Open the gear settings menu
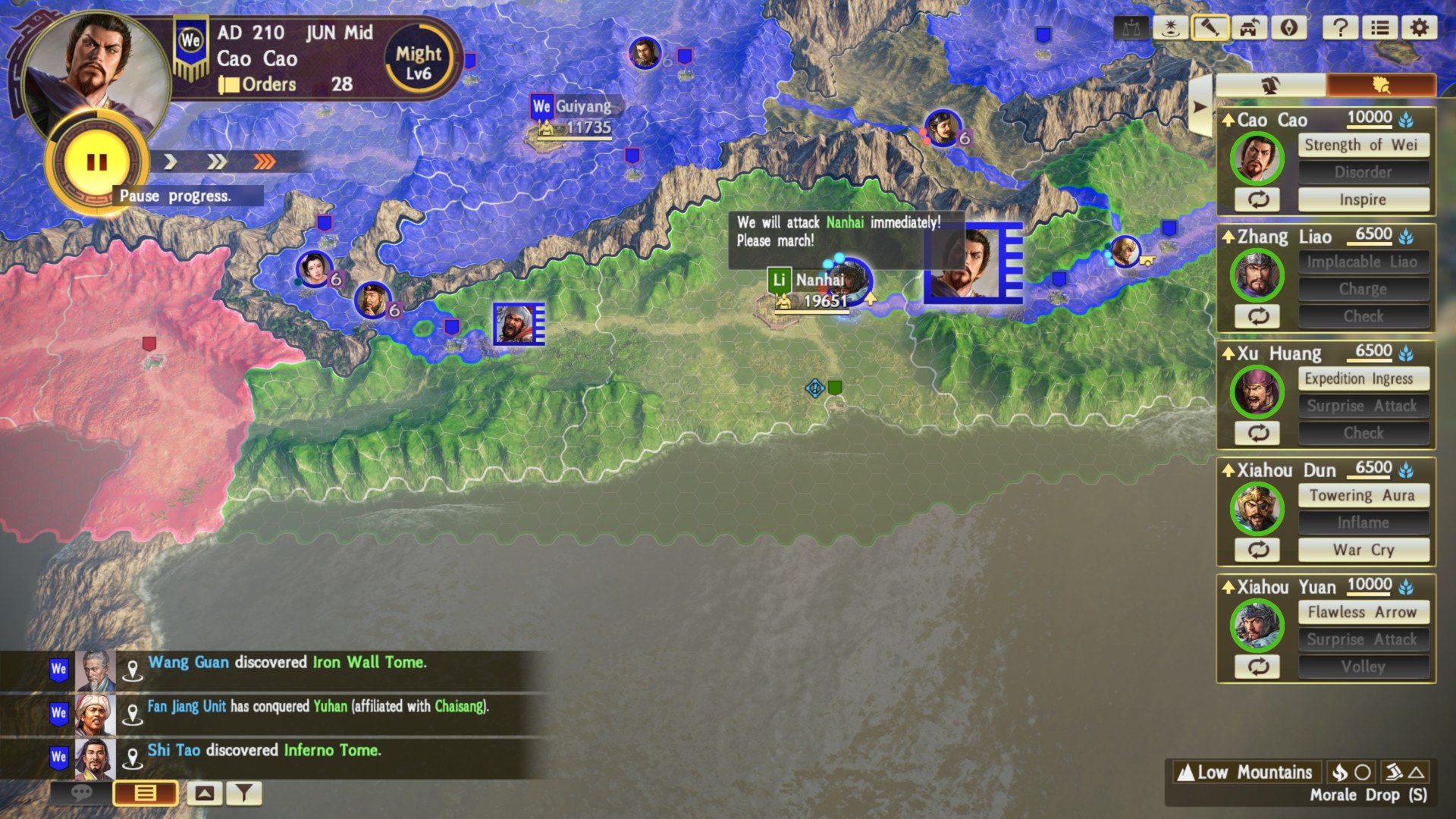This screenshot has height=819, width=1456. point(1419,28)
